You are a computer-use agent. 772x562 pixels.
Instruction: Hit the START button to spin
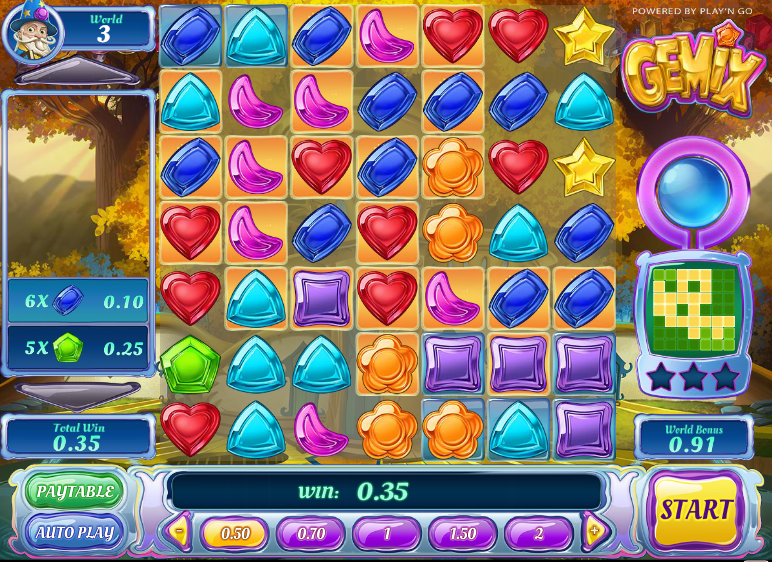[696, 510]
